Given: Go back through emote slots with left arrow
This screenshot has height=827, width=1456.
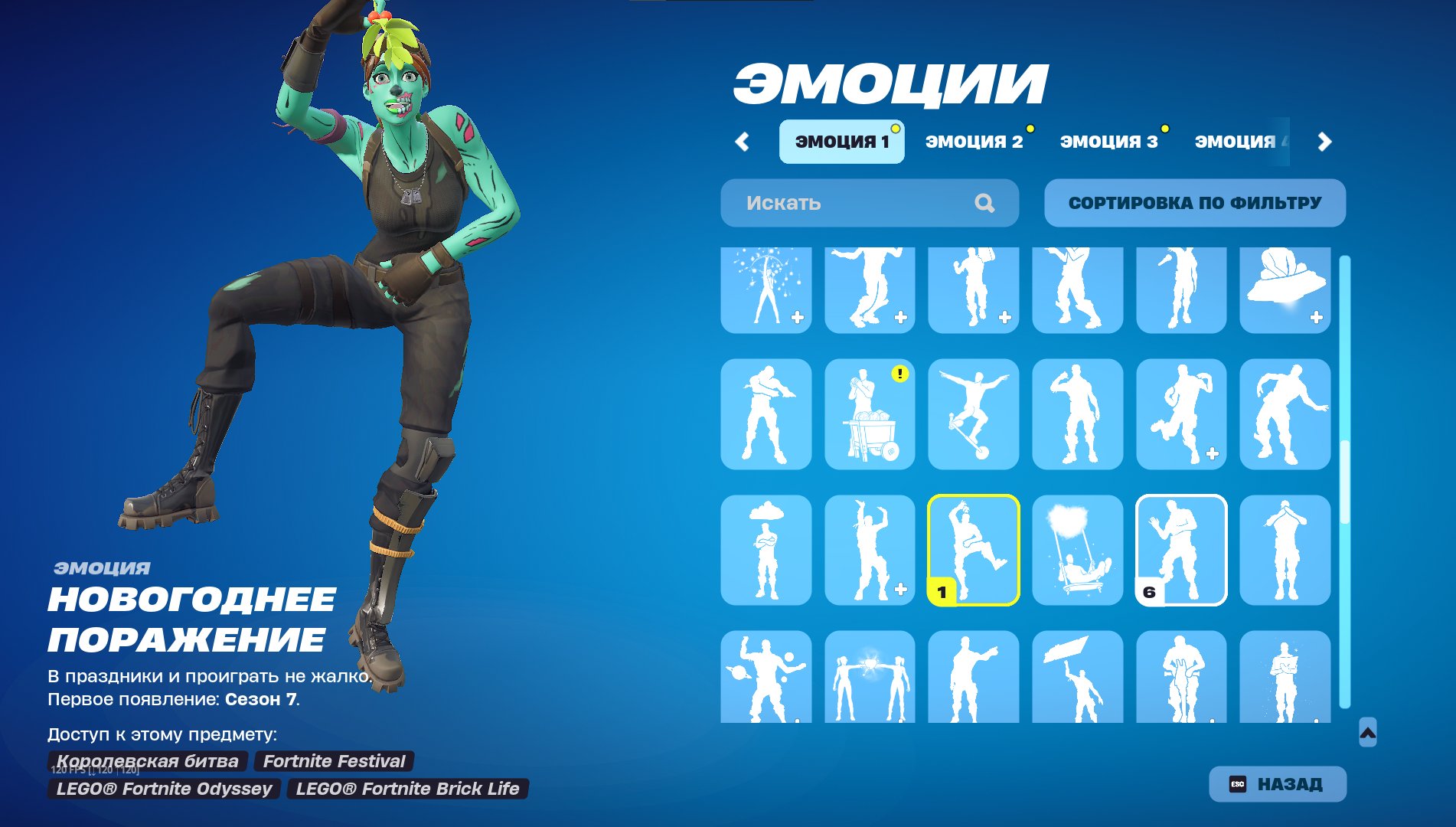Looking at the screenshot, I should point(741,140).
